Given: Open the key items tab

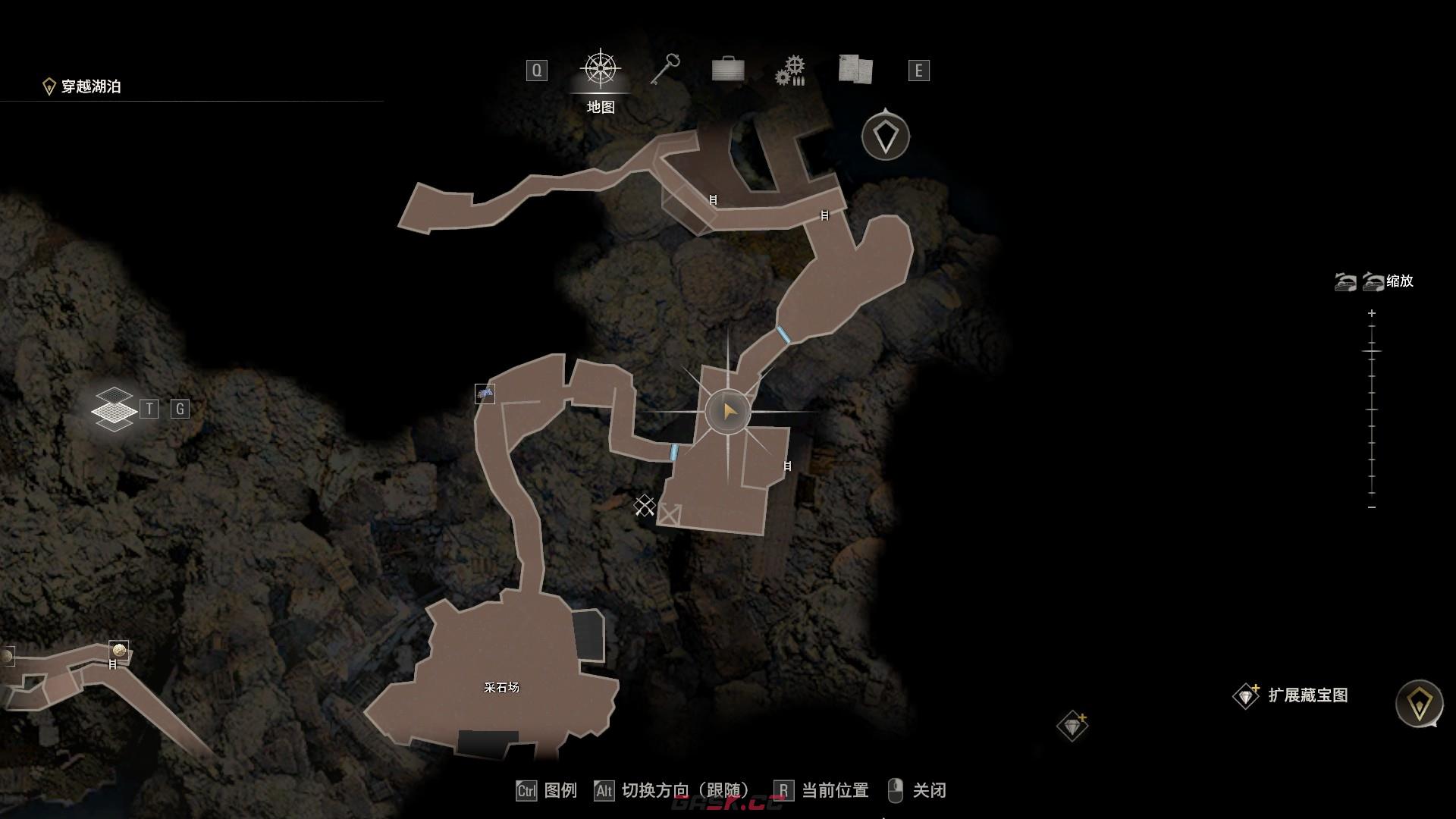Looking at the screenshot, I should (665, 70).
